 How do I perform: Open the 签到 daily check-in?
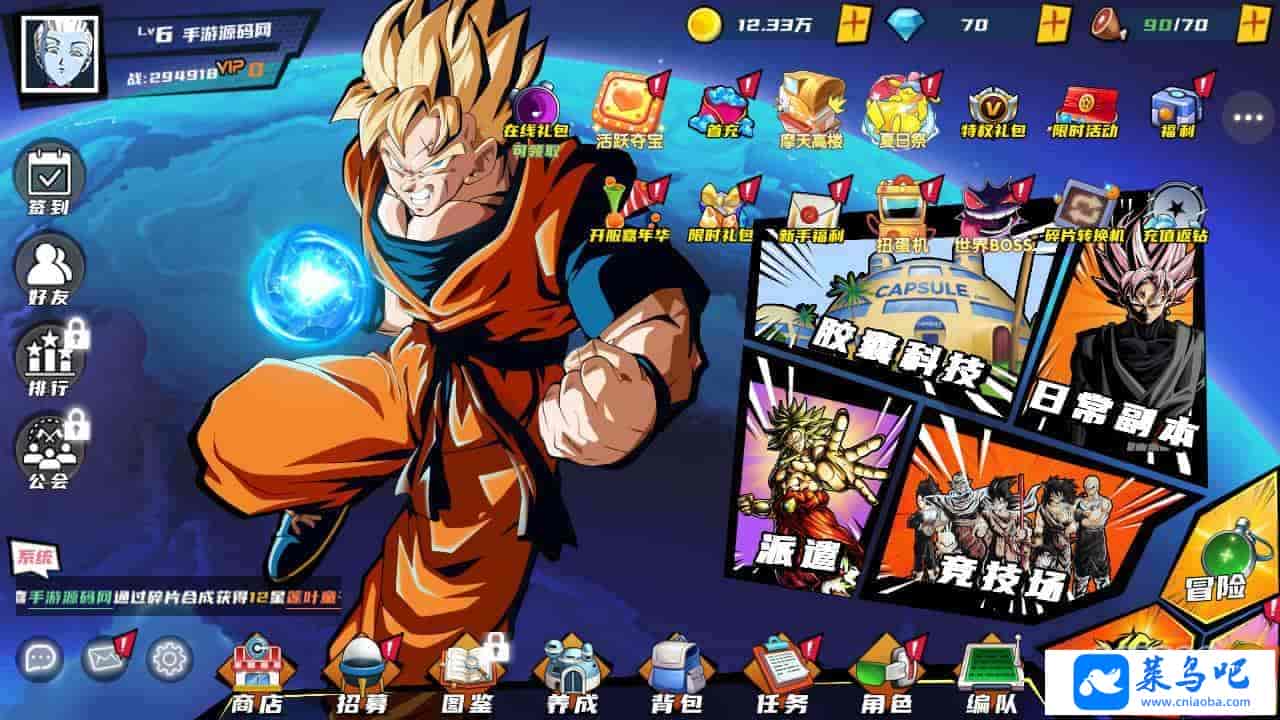click(x=48, y=181)
